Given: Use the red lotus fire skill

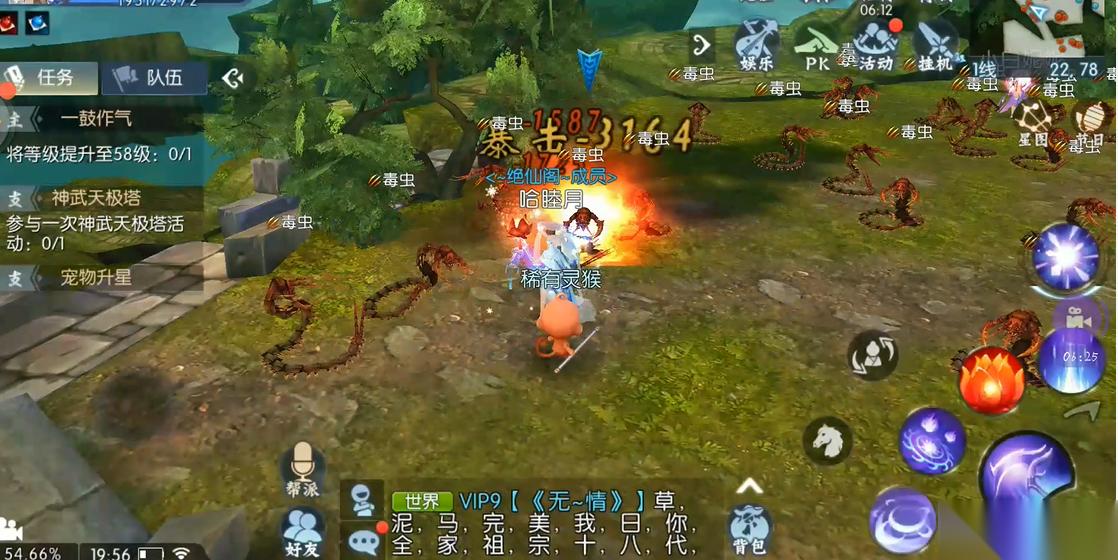Looking at the screenshot, I should point(992,380).
